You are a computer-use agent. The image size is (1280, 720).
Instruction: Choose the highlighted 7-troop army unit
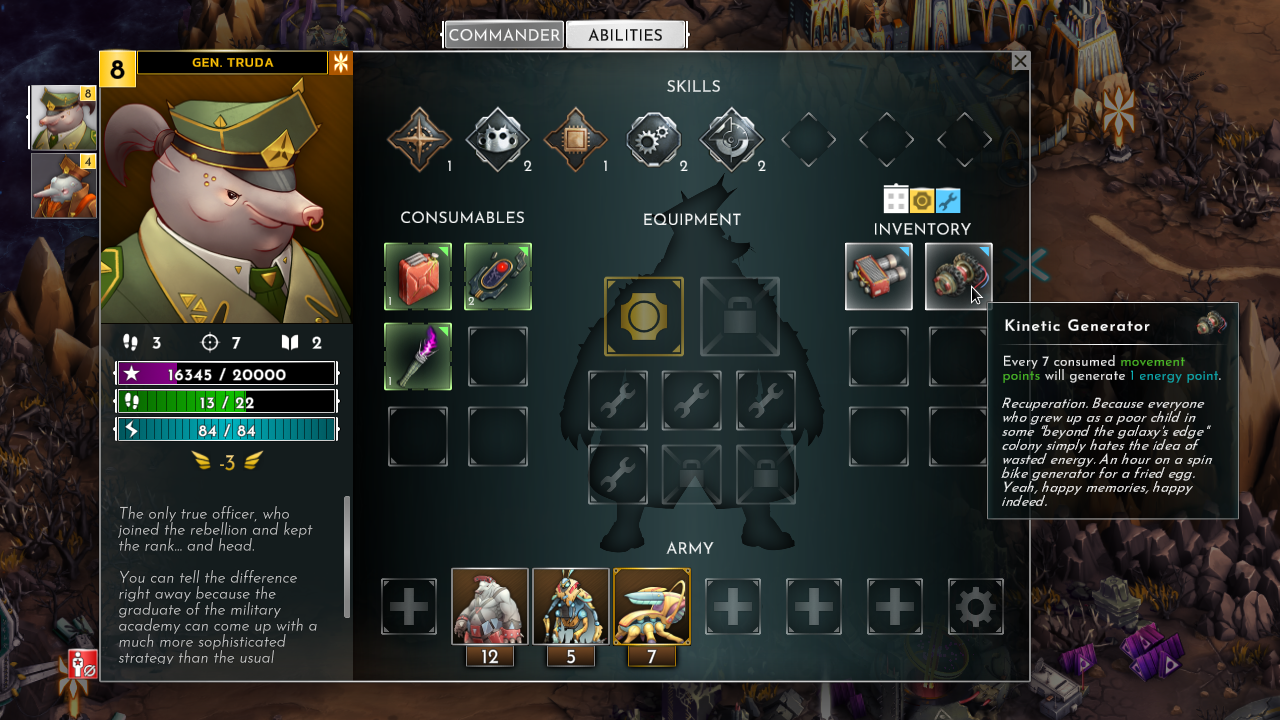(x=652, y=607)
